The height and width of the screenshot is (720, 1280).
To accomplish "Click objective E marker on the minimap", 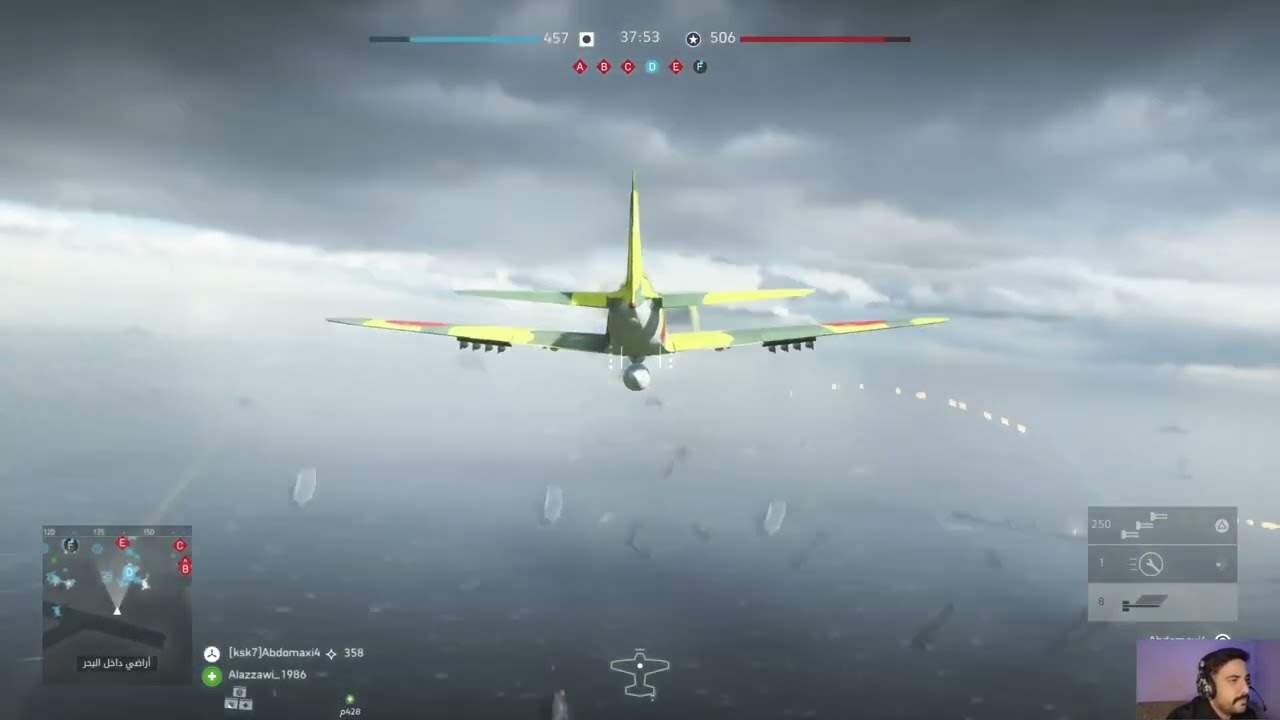I will point(122,543).
